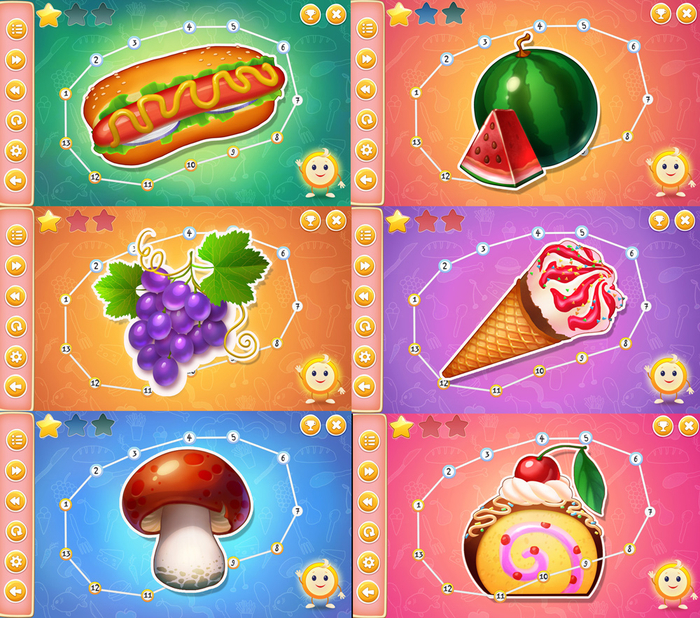Restart the watermelon puzzle
The width and height of the screenshot is (700, 618).
368,120
